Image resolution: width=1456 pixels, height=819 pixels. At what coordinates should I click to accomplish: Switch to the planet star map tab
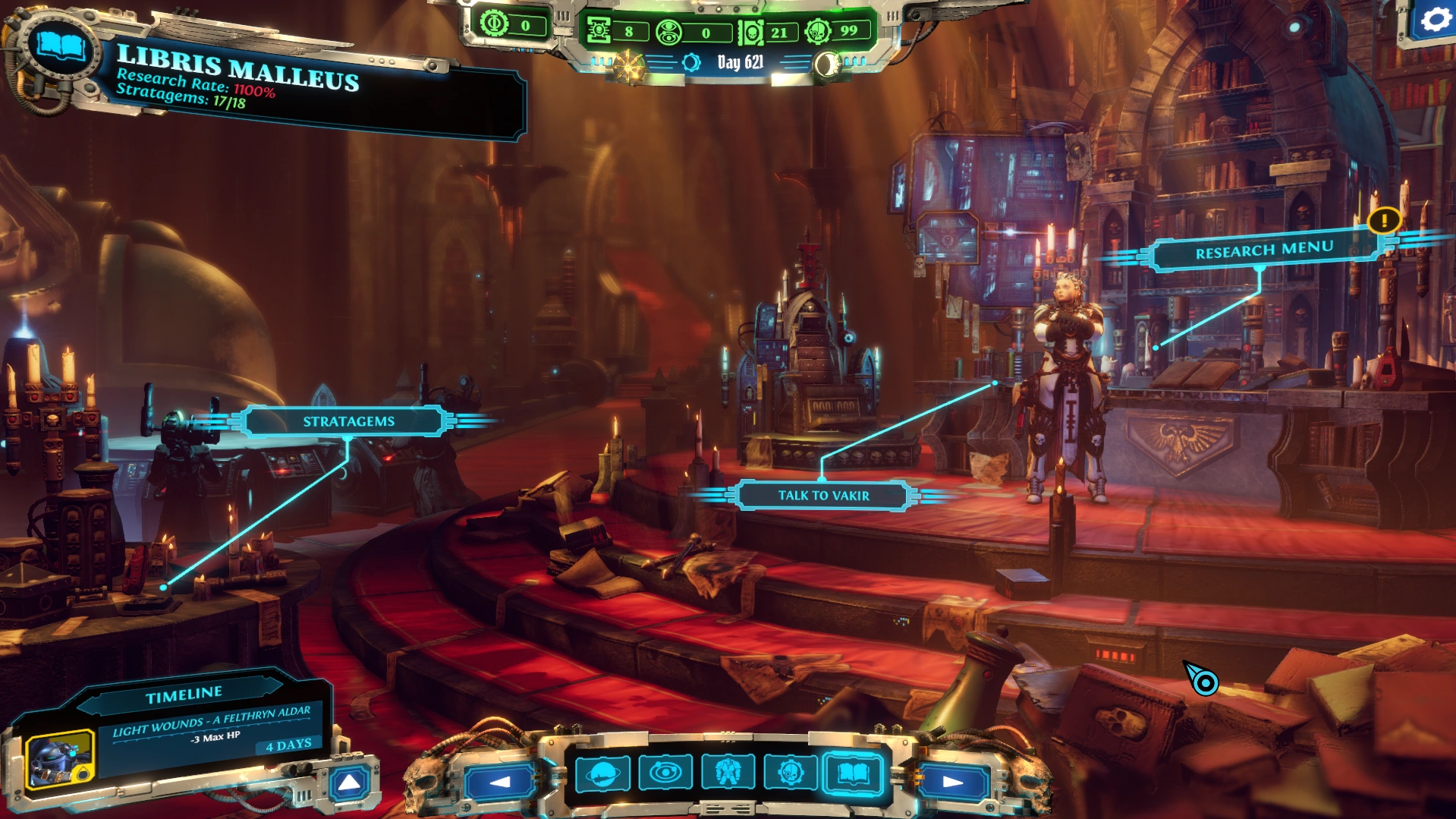coord(602,774)
